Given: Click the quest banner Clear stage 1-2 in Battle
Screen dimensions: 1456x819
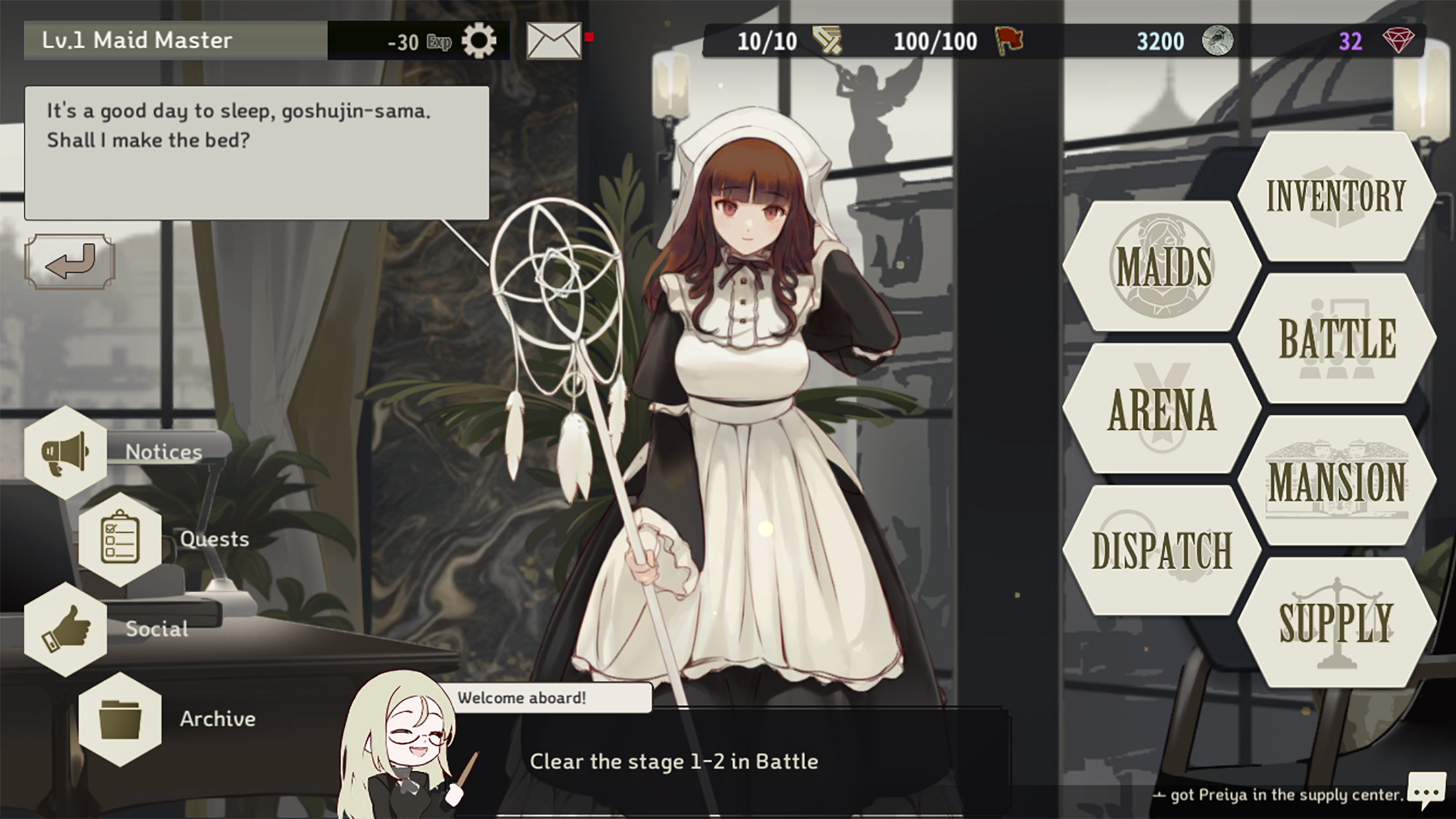Looking at the screenshot, I should (x=673, y=762).
